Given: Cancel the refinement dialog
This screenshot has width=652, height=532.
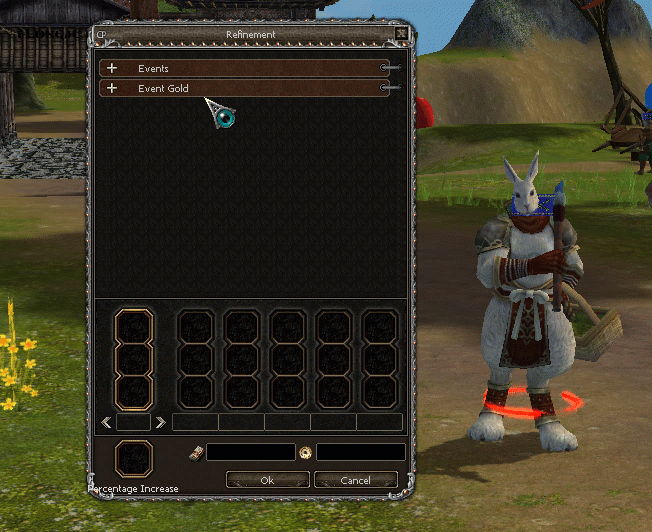Looking at the screenshot, I should coord(355,480).
